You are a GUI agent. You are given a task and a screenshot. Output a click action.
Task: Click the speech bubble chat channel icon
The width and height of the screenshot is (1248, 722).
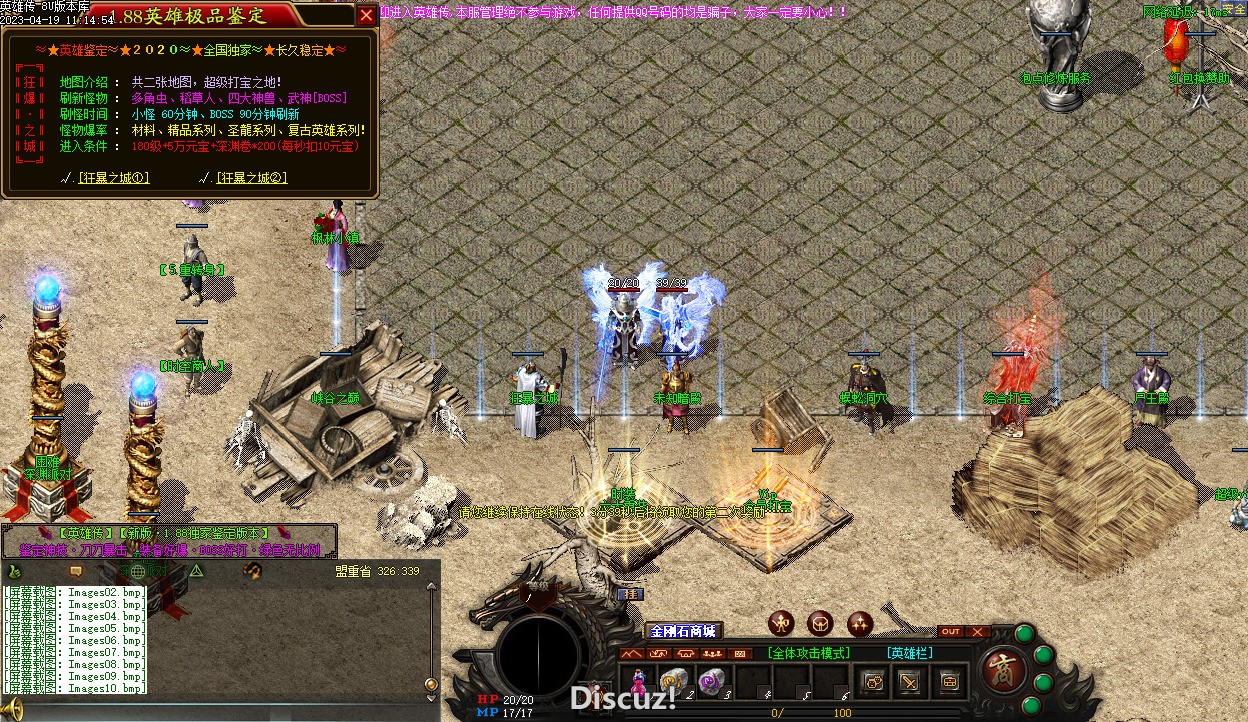[75, 571]
